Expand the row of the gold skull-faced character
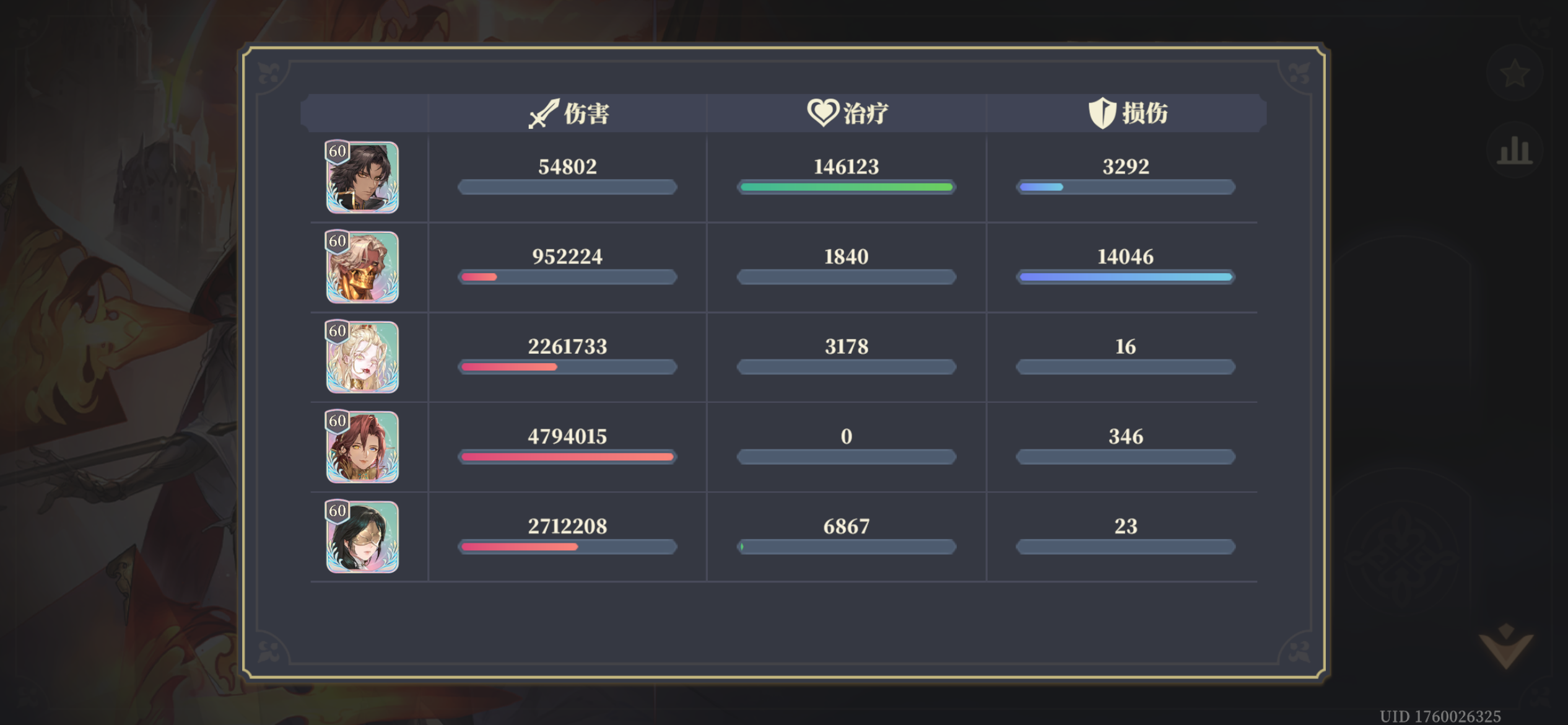The height and width of the screenshot is (725, 1568). click(362, 268)
